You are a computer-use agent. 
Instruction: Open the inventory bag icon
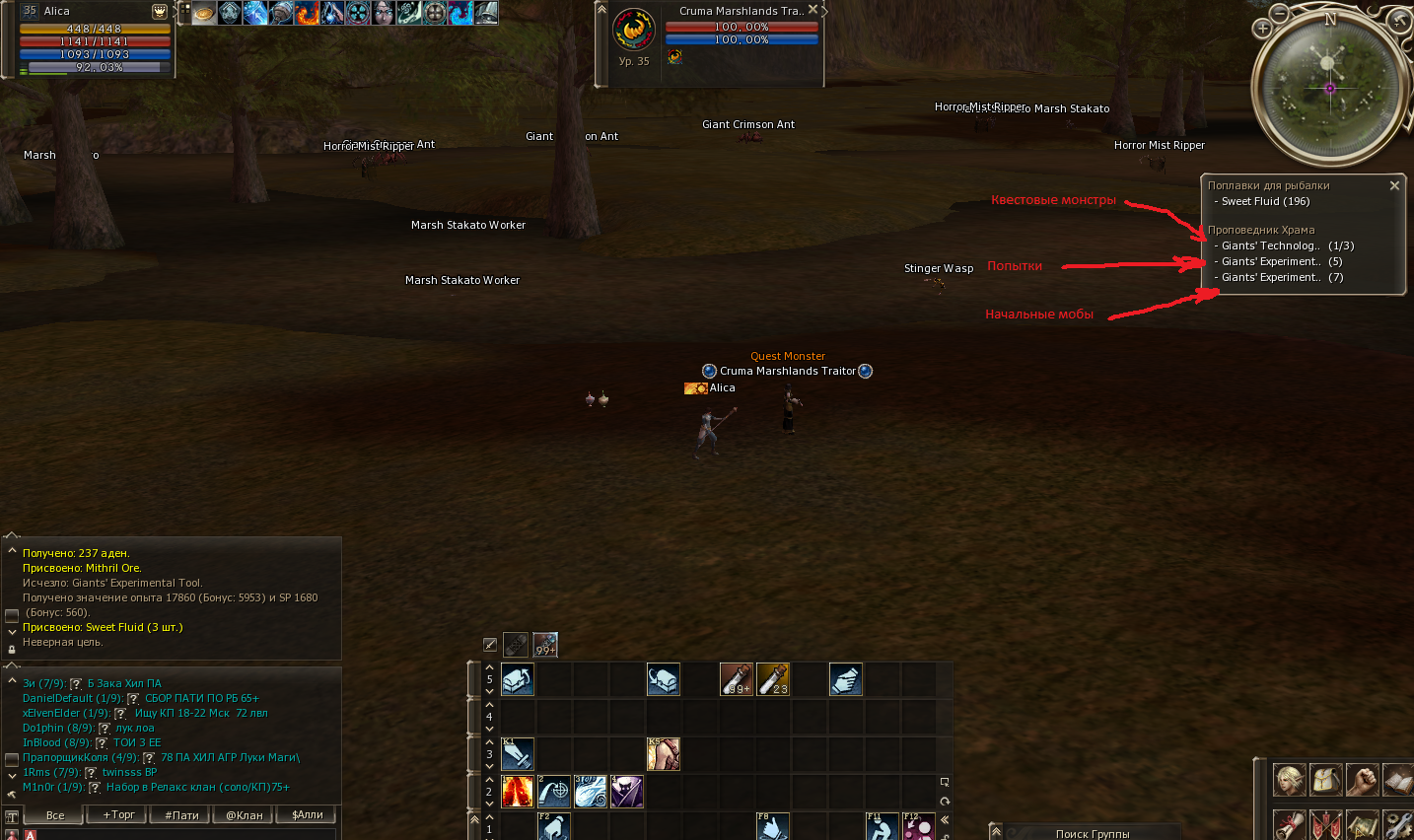point(1325,780)
